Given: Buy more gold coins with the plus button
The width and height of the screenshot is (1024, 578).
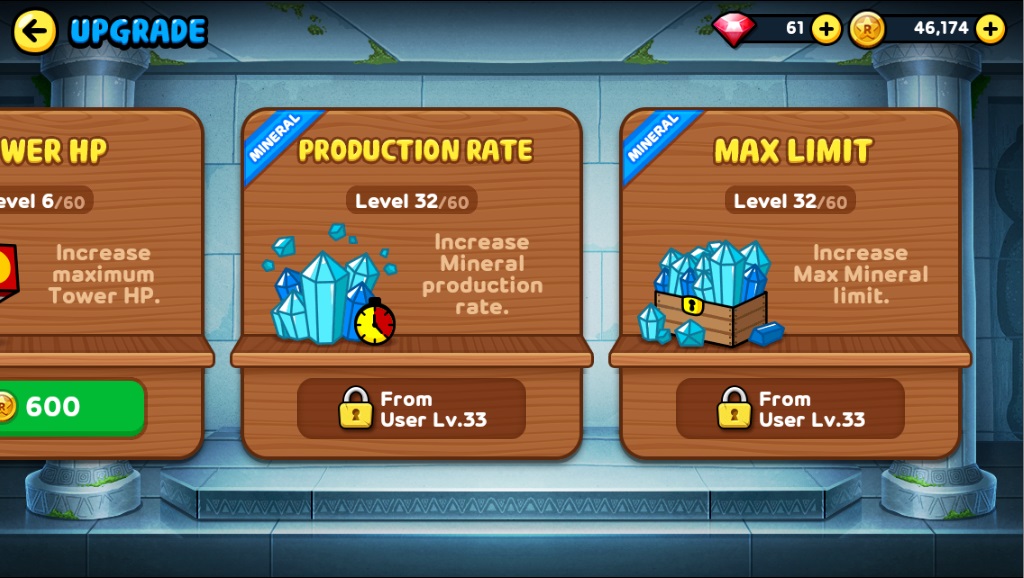Looking at the screenshot, I should pyautogui.click(x=990, y=29).
